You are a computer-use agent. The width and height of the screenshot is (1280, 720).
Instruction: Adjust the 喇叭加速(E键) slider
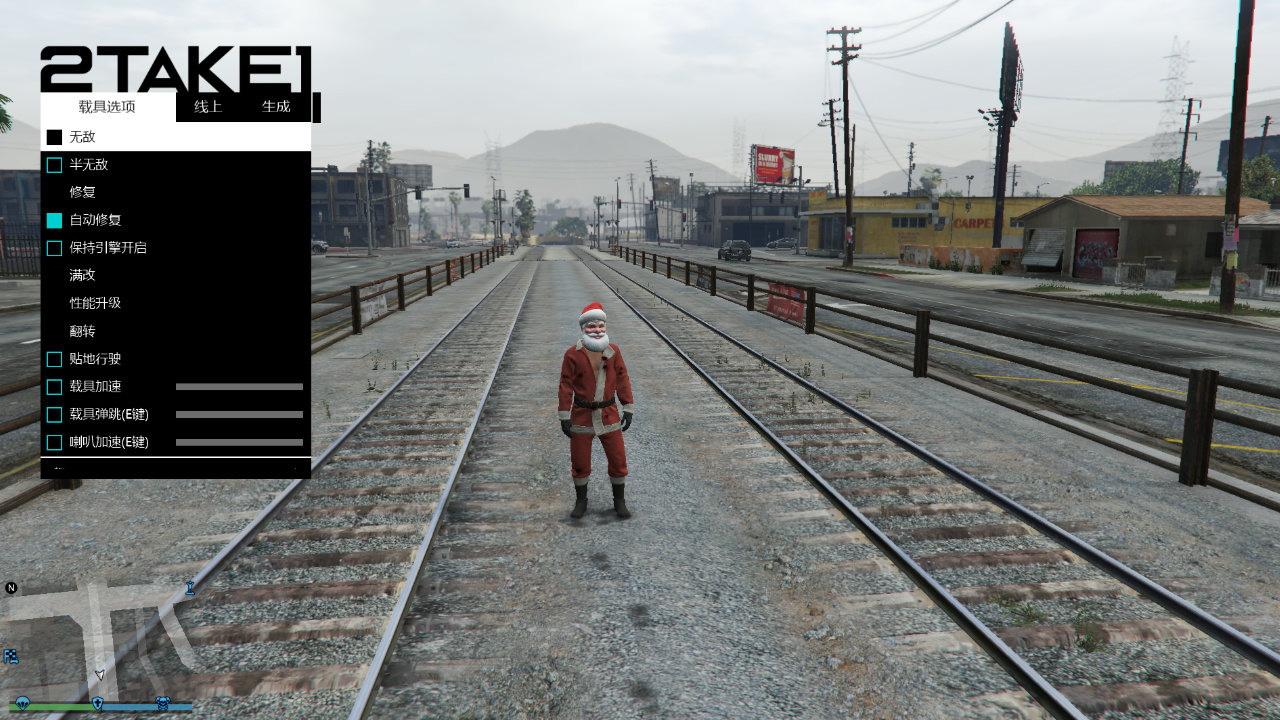pos(238,442)
